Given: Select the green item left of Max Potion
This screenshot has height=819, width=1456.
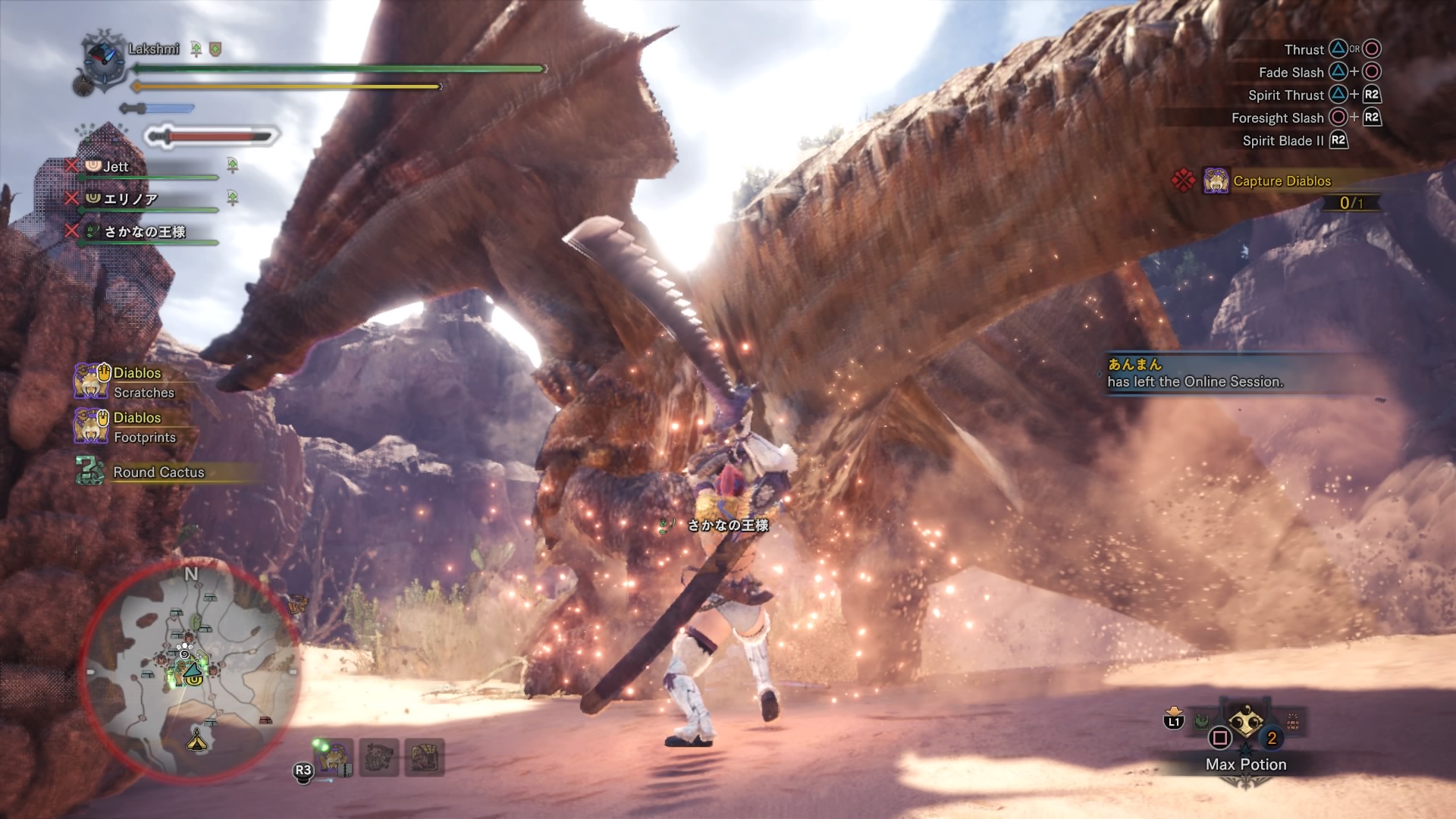Looking at the screenshot, I should click(1202, 722).
